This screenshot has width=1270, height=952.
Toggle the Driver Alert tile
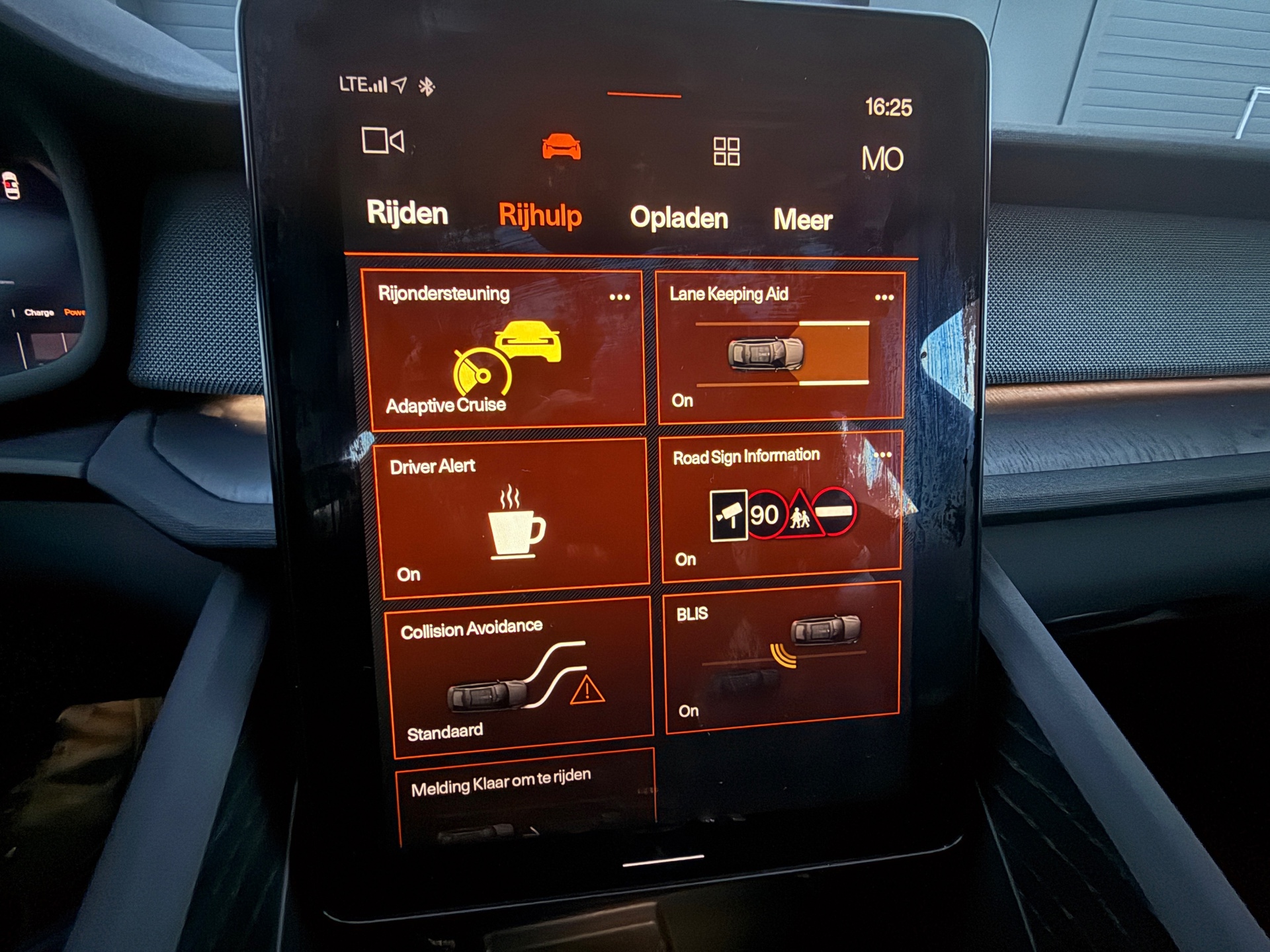(513, 519)
